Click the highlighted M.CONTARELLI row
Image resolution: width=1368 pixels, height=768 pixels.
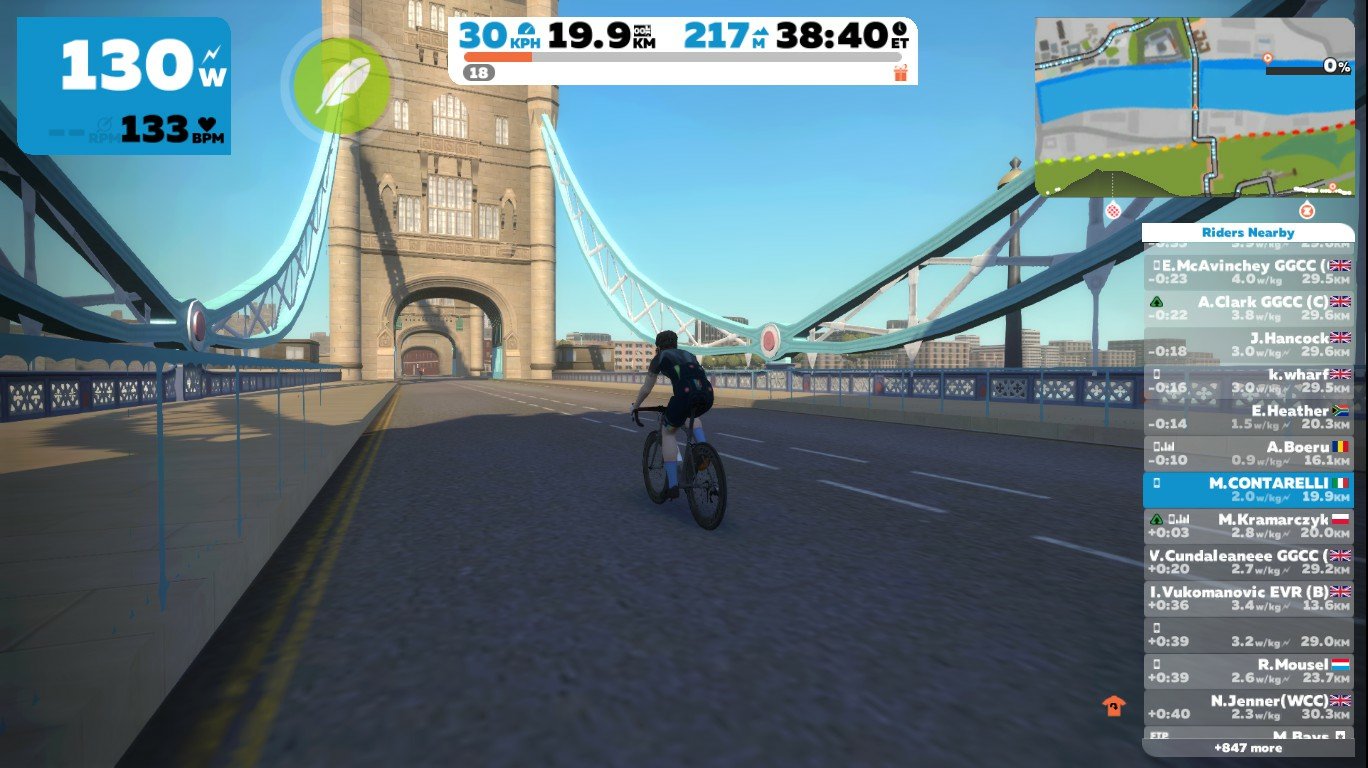coord(1248,489)
